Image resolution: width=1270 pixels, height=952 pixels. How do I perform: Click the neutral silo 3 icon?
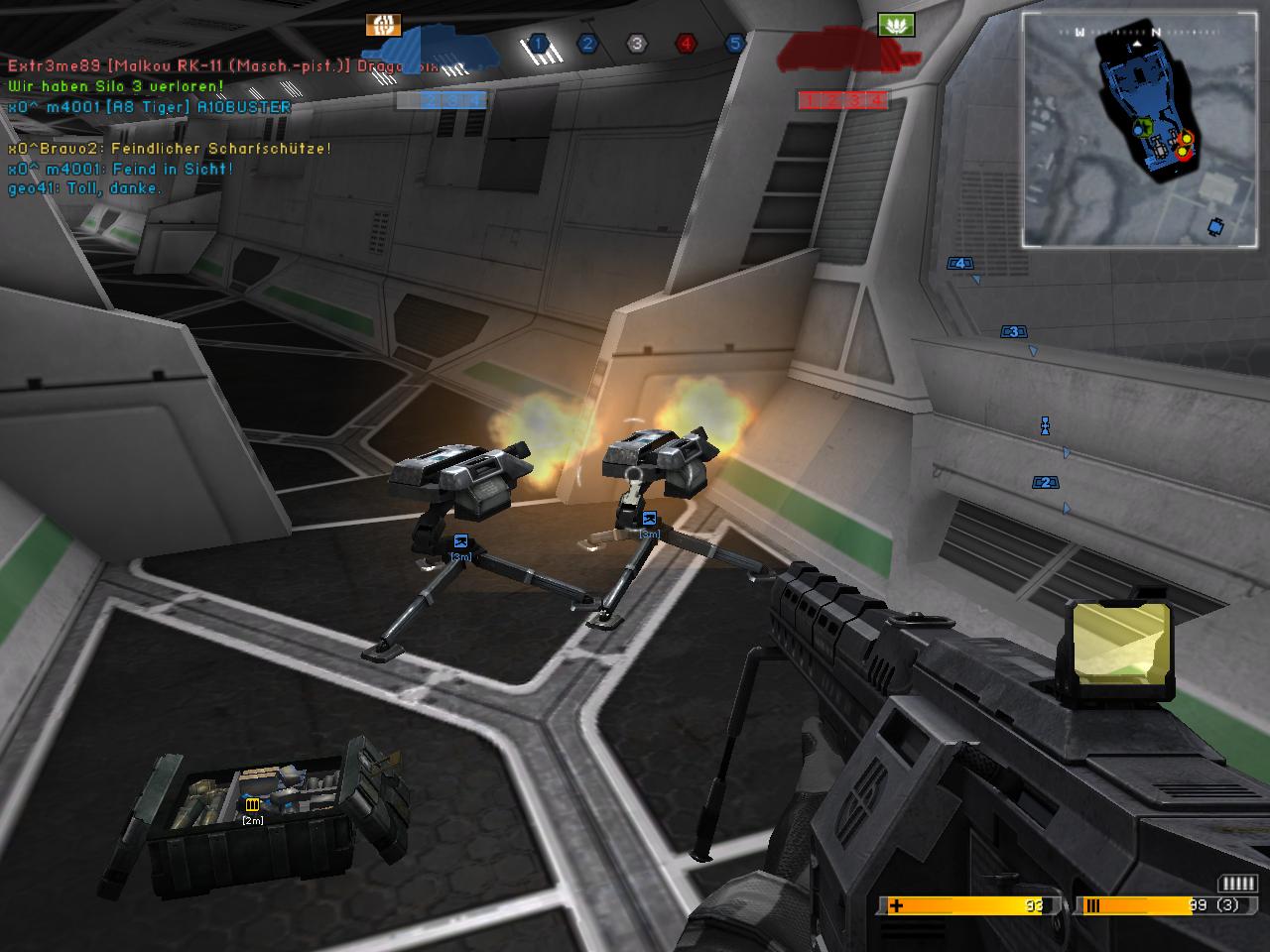pos(637,44)
